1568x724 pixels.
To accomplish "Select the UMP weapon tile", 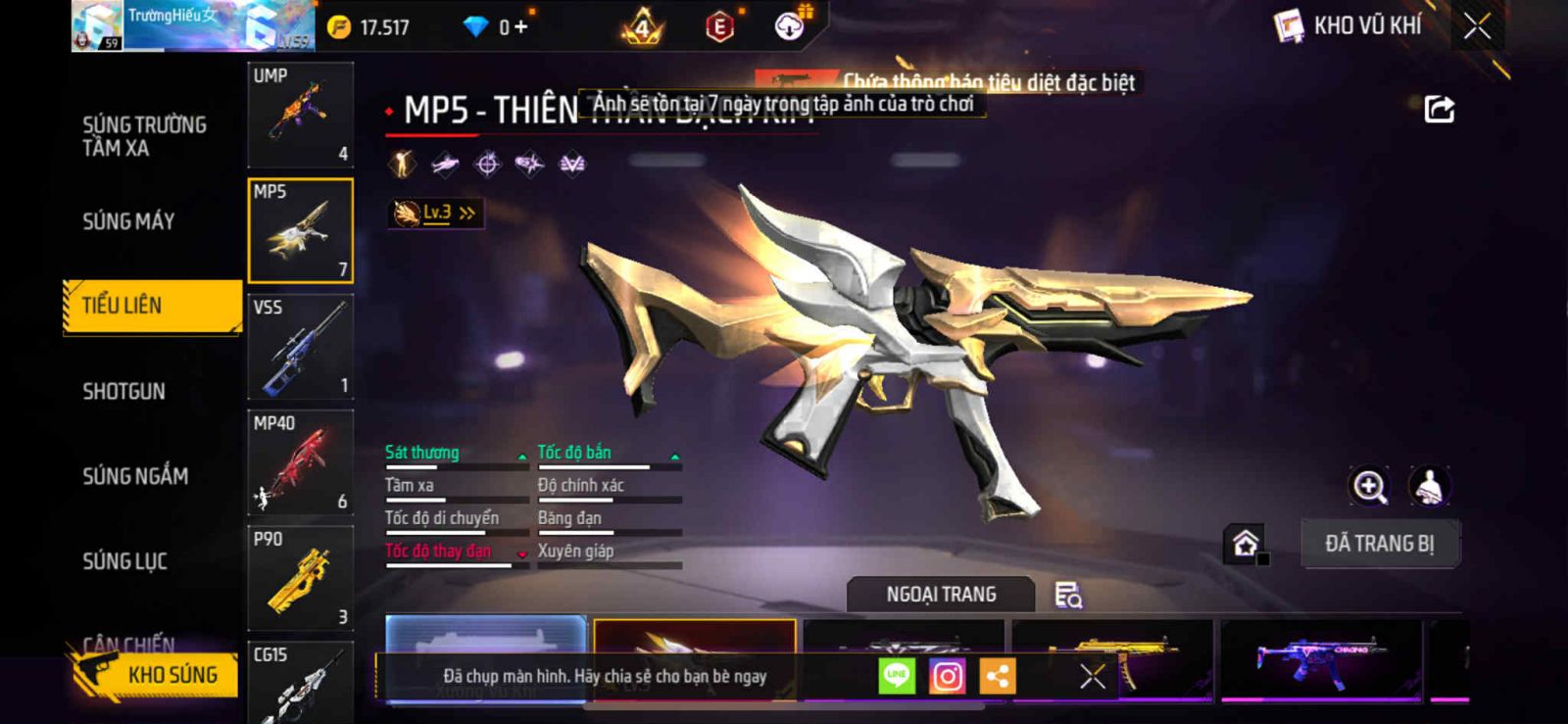I will tap(300, 115).
